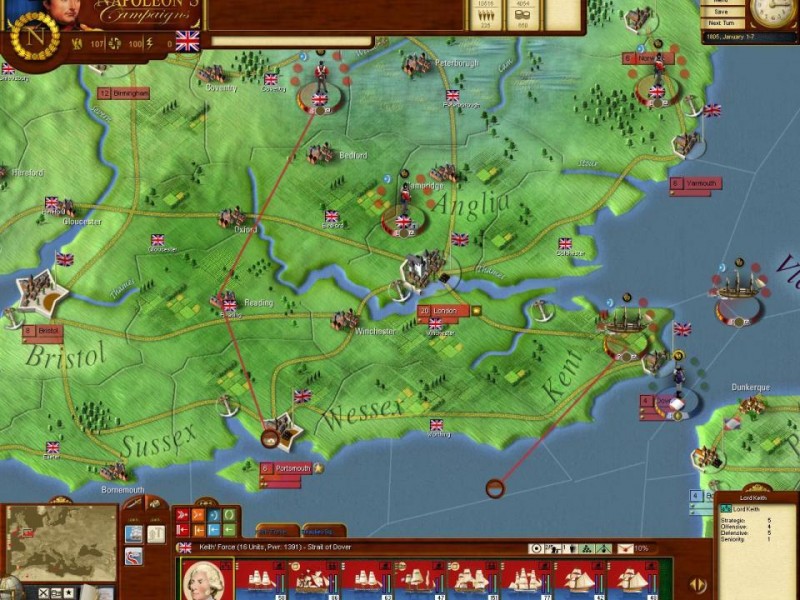Select the fleet stack in Strait of Dover

point(628,322)
